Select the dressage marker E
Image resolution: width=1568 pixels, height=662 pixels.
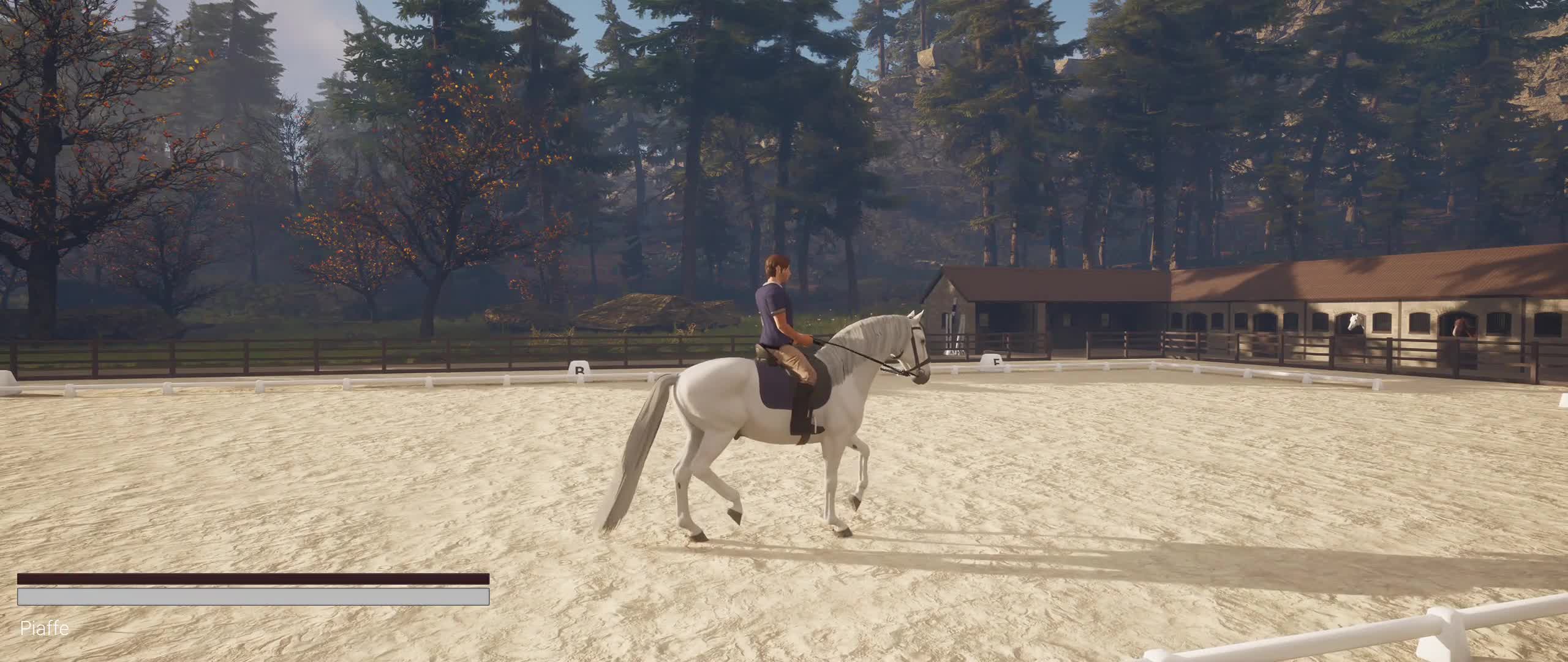(x=993, y=363)
